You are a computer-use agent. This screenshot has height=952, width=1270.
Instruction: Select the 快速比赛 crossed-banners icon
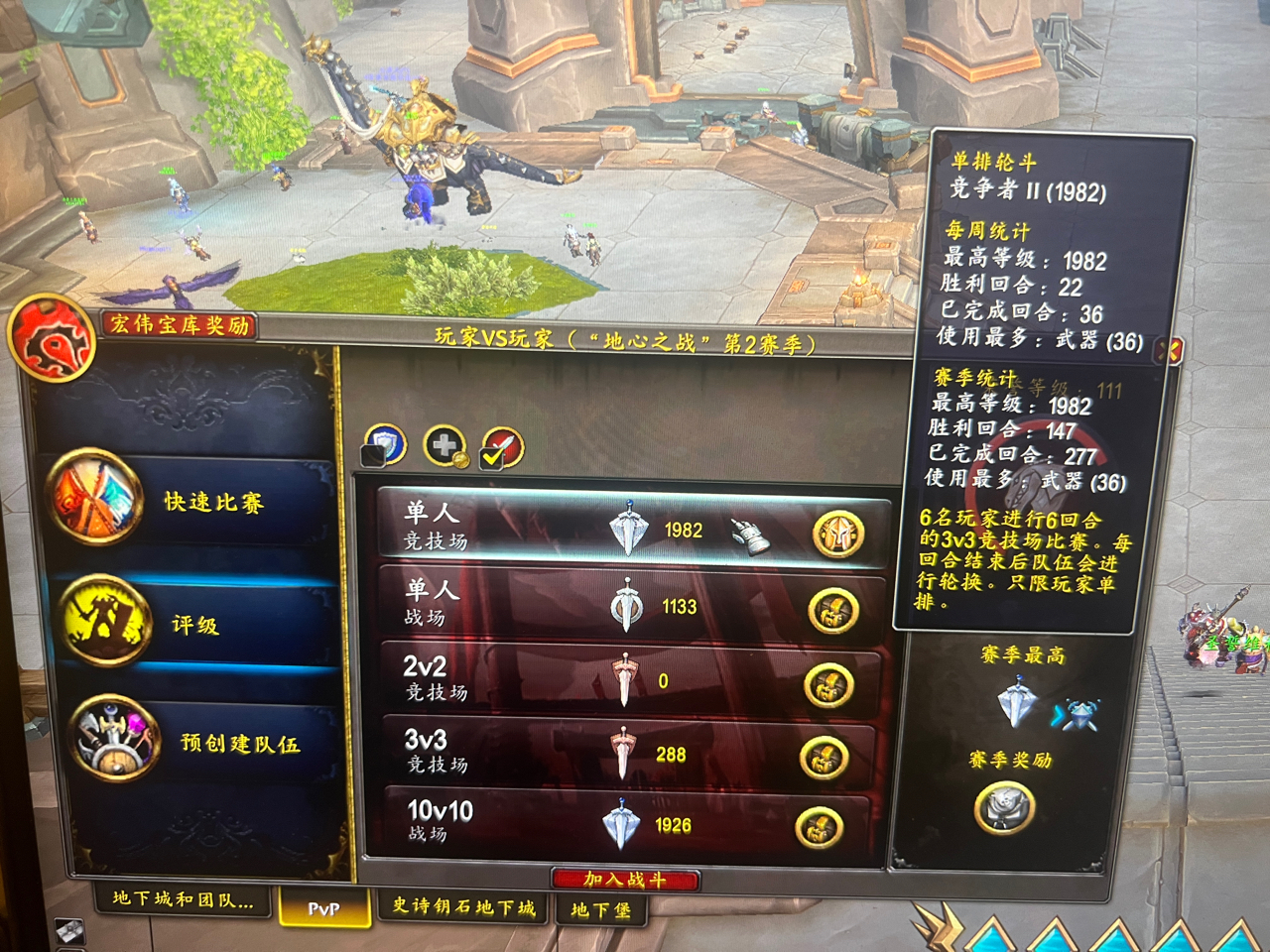pos(94,496)
